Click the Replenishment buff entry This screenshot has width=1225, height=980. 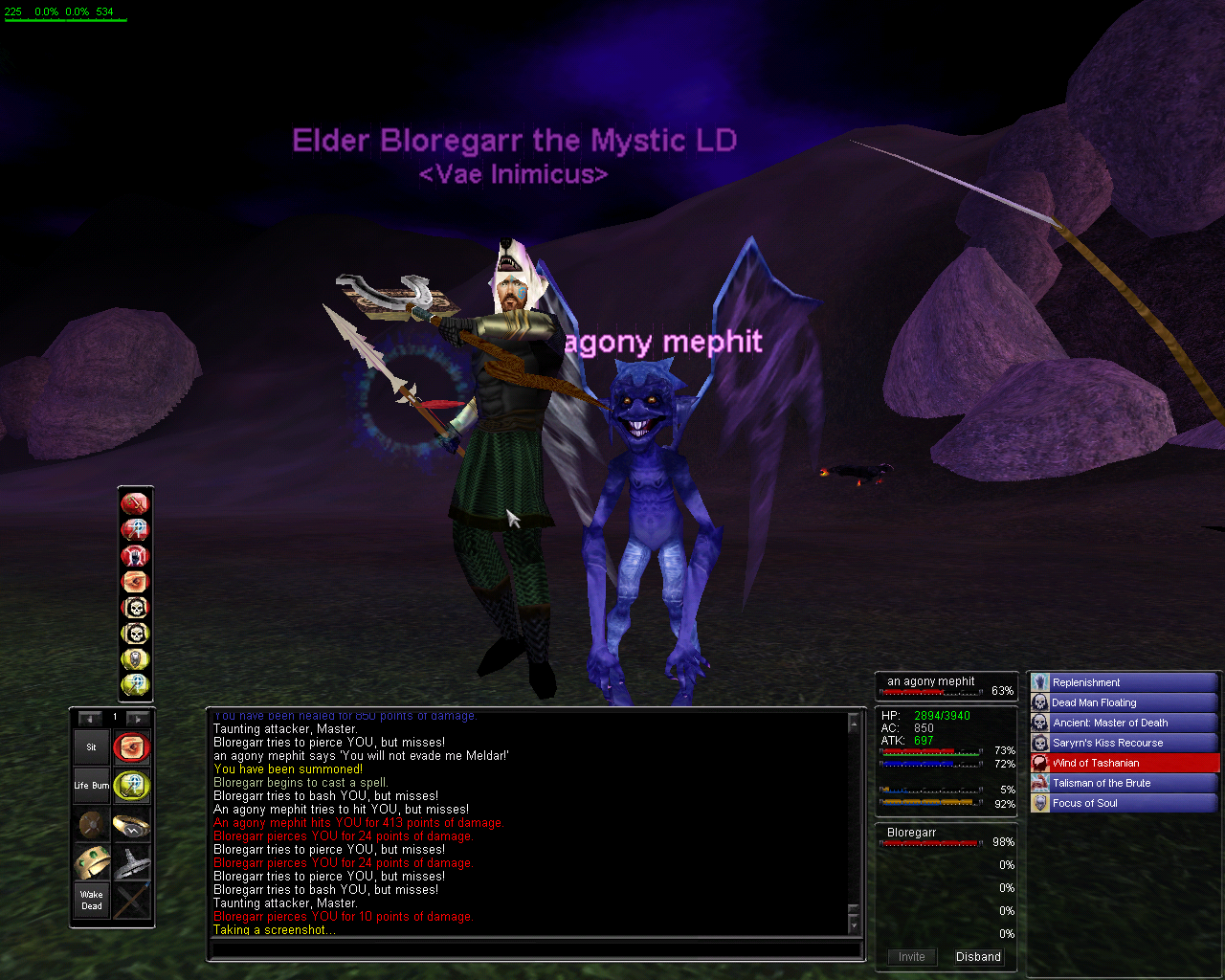point(1124,682)
